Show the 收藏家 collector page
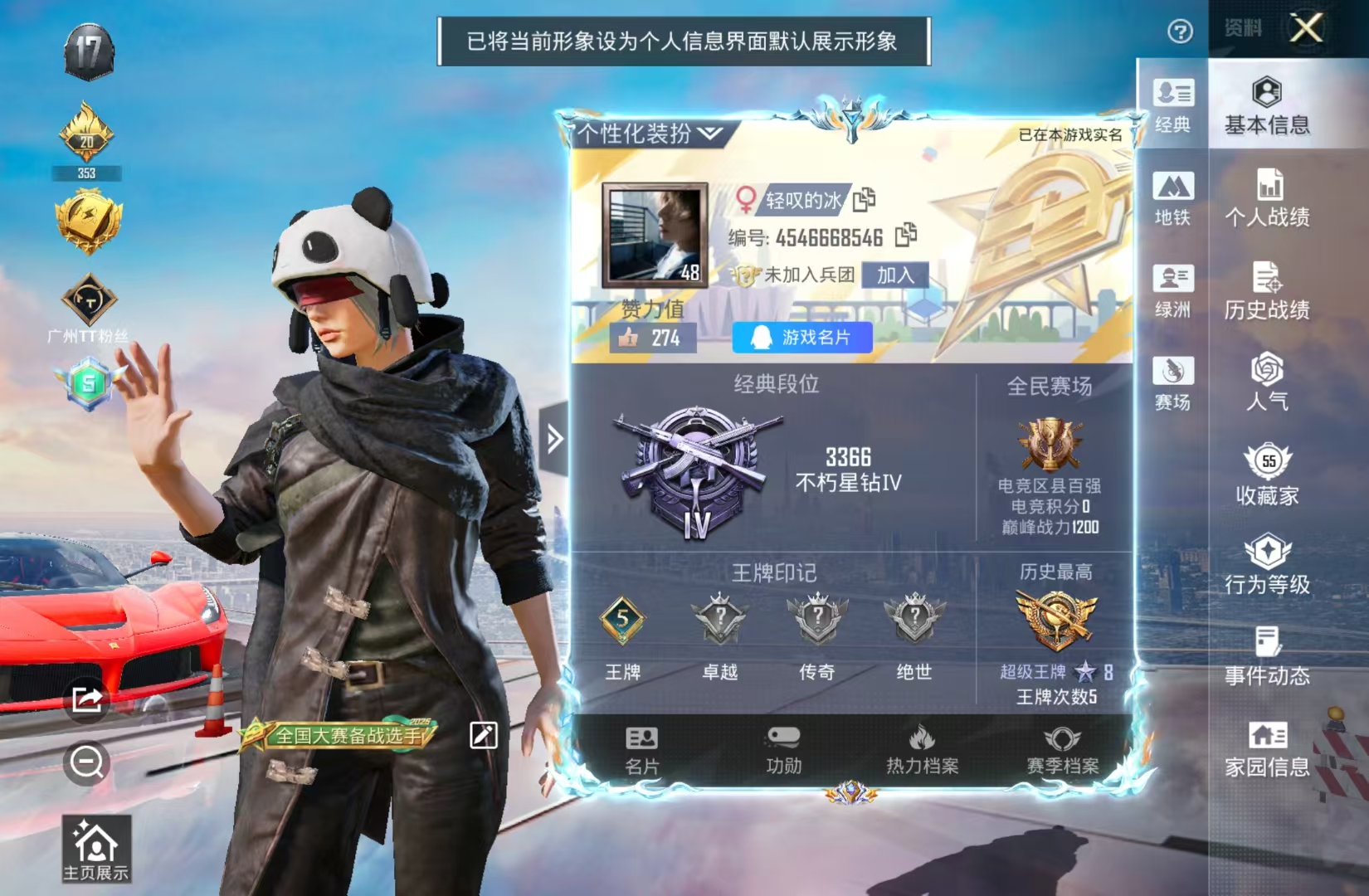Screen dimensions: 1369x896 click(1267, 475)
